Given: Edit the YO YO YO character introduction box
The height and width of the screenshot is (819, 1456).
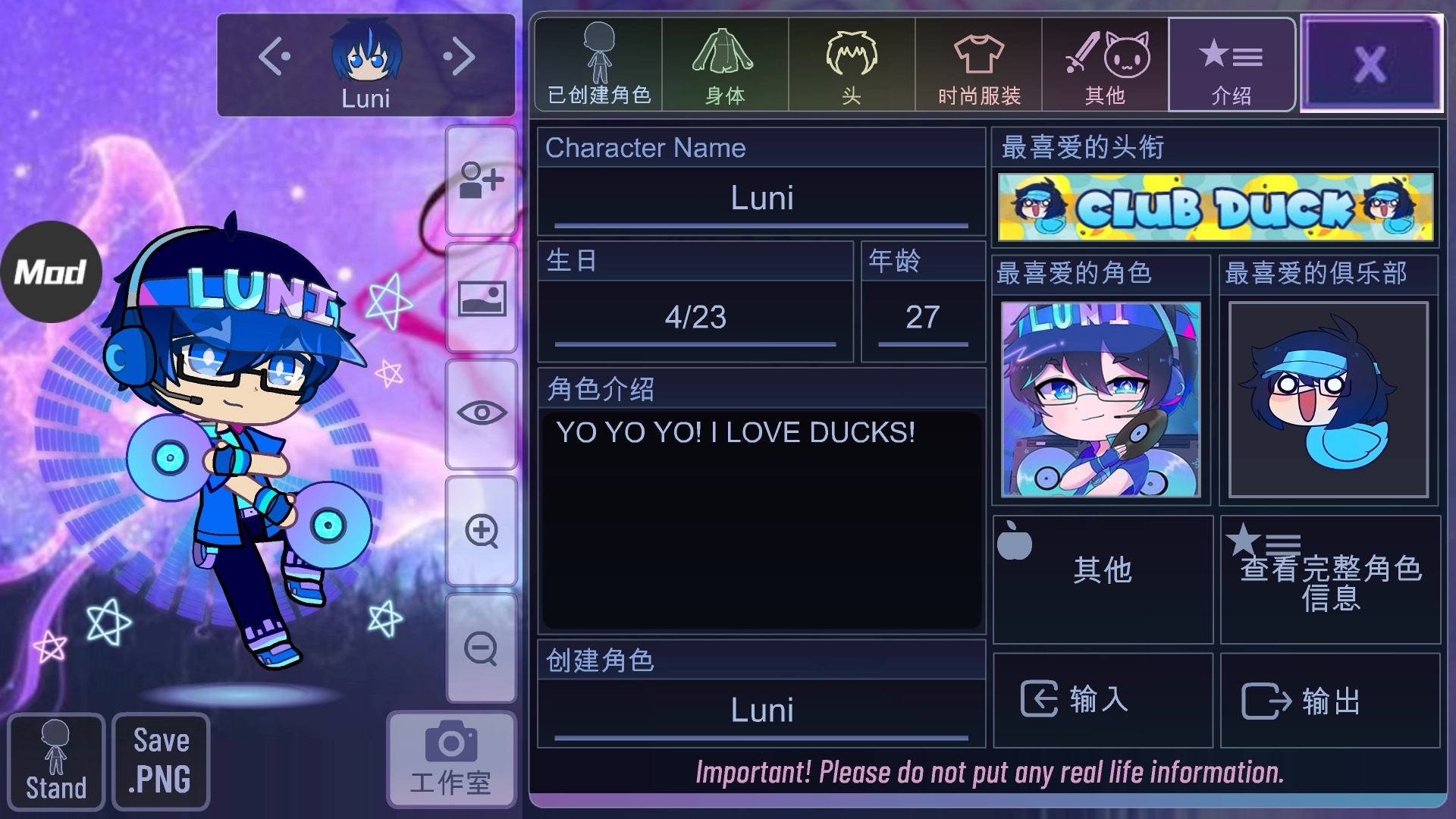Looking at the screenshot, I should click(x=761, y=519).
